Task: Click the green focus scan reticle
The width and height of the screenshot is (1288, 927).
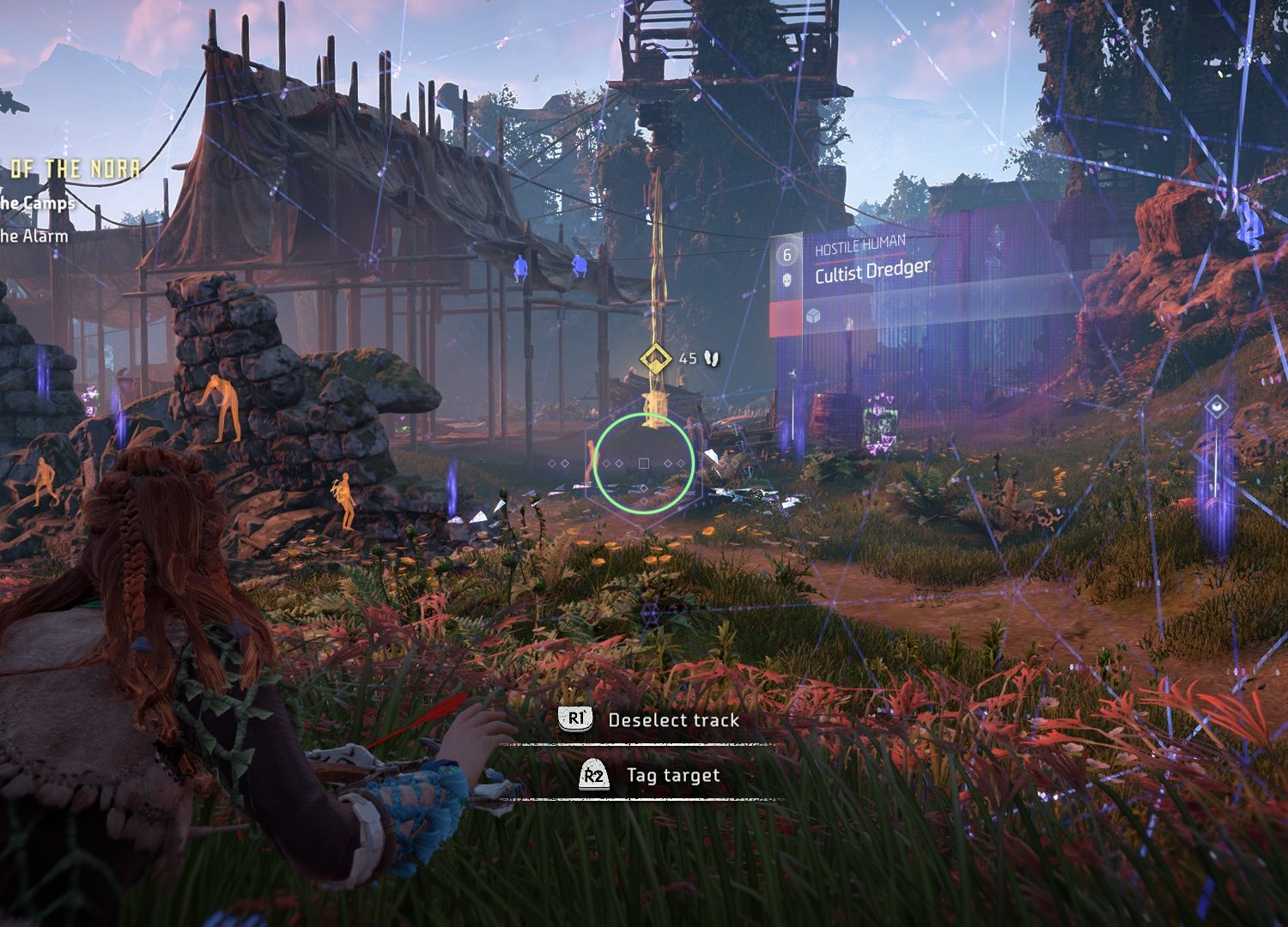Action: [644, 463]
